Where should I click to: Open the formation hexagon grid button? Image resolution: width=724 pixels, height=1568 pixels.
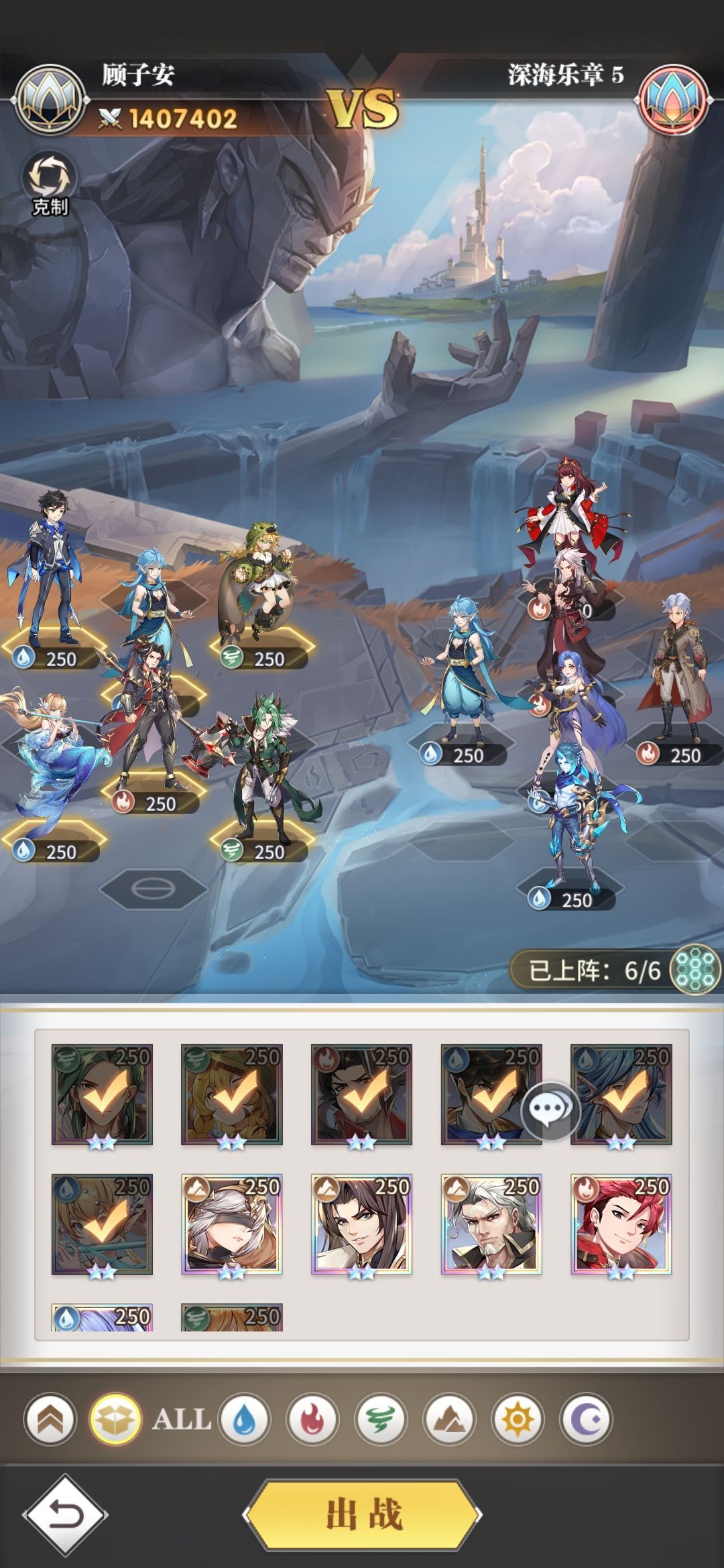[x=695, y=969]
